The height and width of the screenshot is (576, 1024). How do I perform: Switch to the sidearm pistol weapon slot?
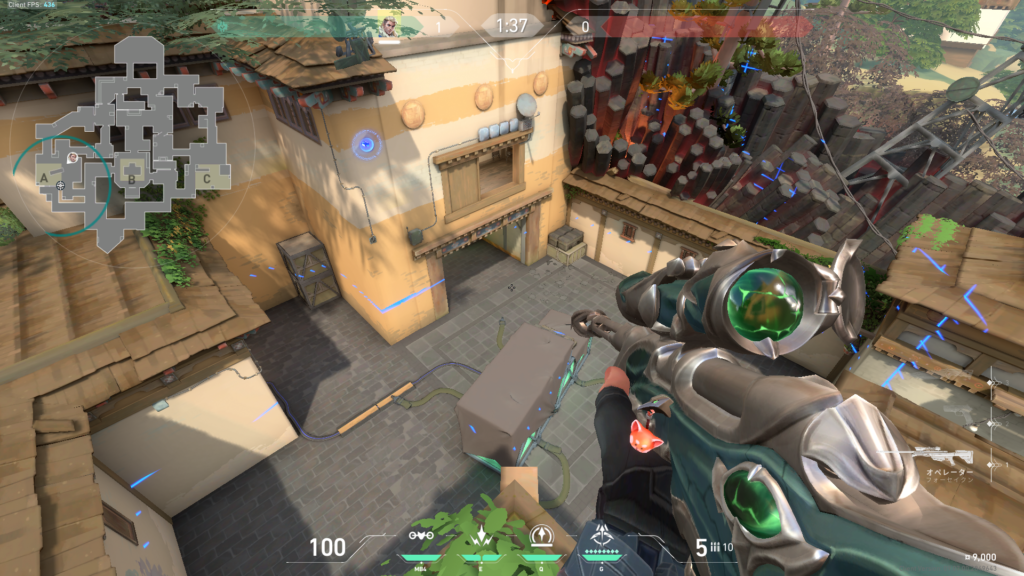[x=958, y=410]
